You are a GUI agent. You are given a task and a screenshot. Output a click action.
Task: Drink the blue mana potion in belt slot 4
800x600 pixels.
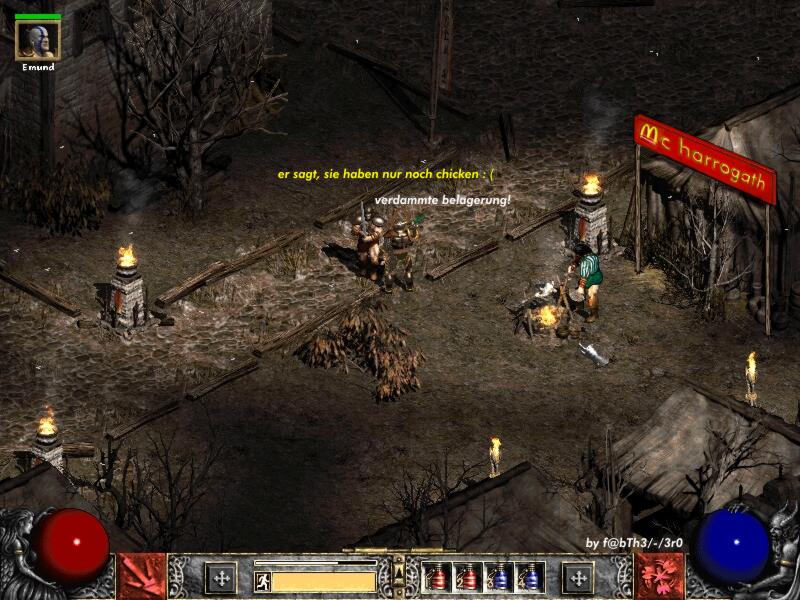530,577
